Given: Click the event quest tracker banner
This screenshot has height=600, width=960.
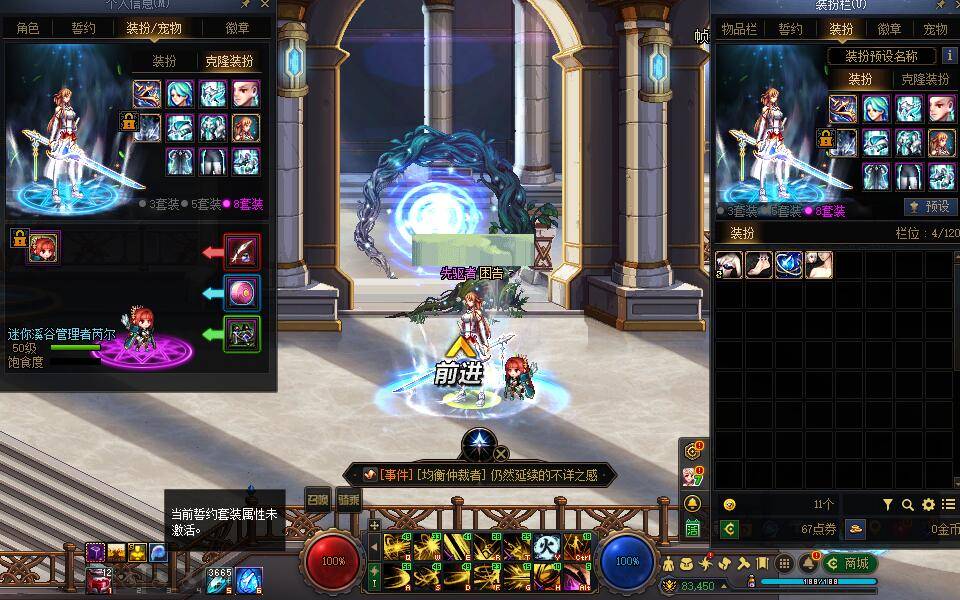Looking at the screenshot, I should tap(478, 475).
